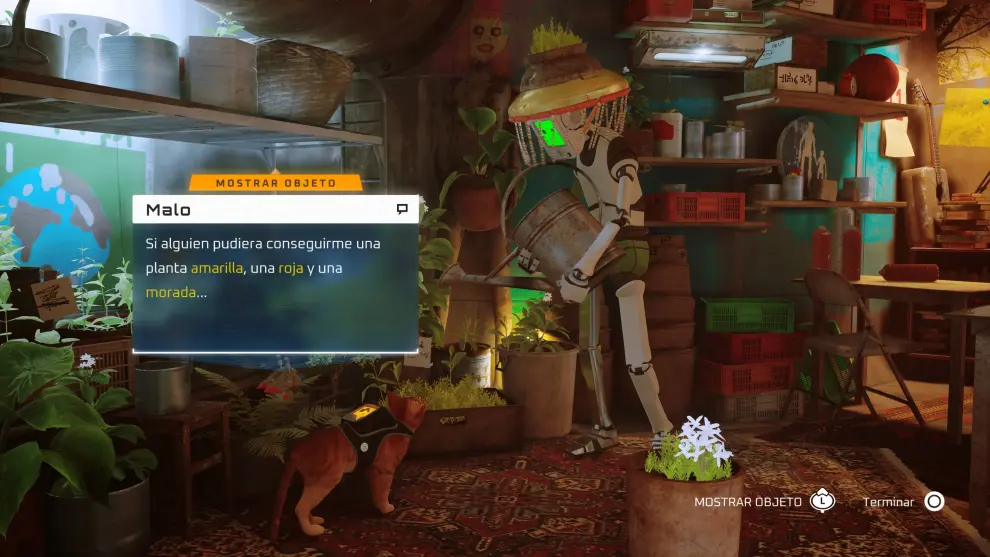This screenshot has height=557, width=990.
Task: Click the speech bubble icon in Malo's dialogue header
Action: click(x=402, y=210)
